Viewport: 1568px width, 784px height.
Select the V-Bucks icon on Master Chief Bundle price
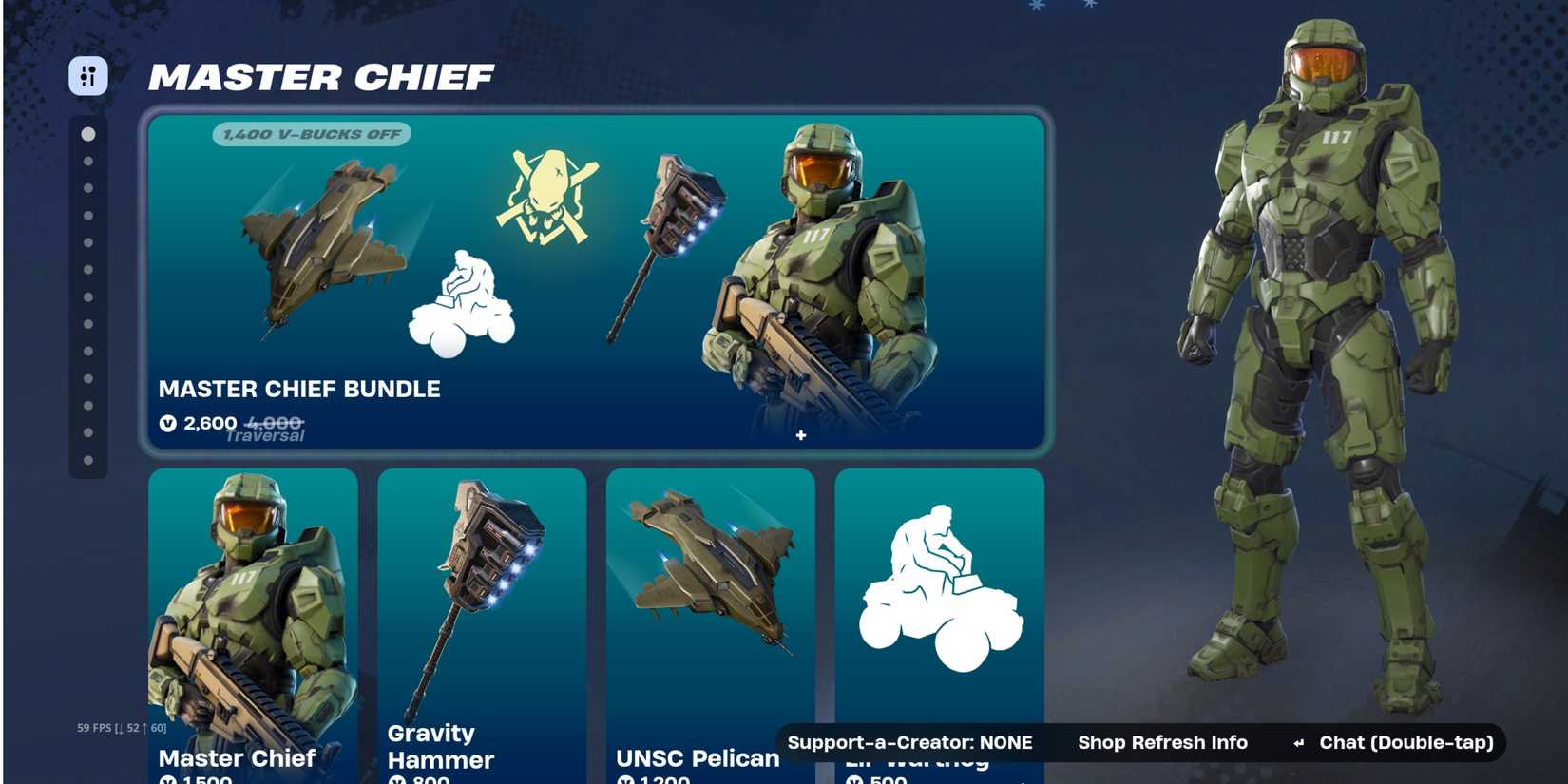point(169,425)
